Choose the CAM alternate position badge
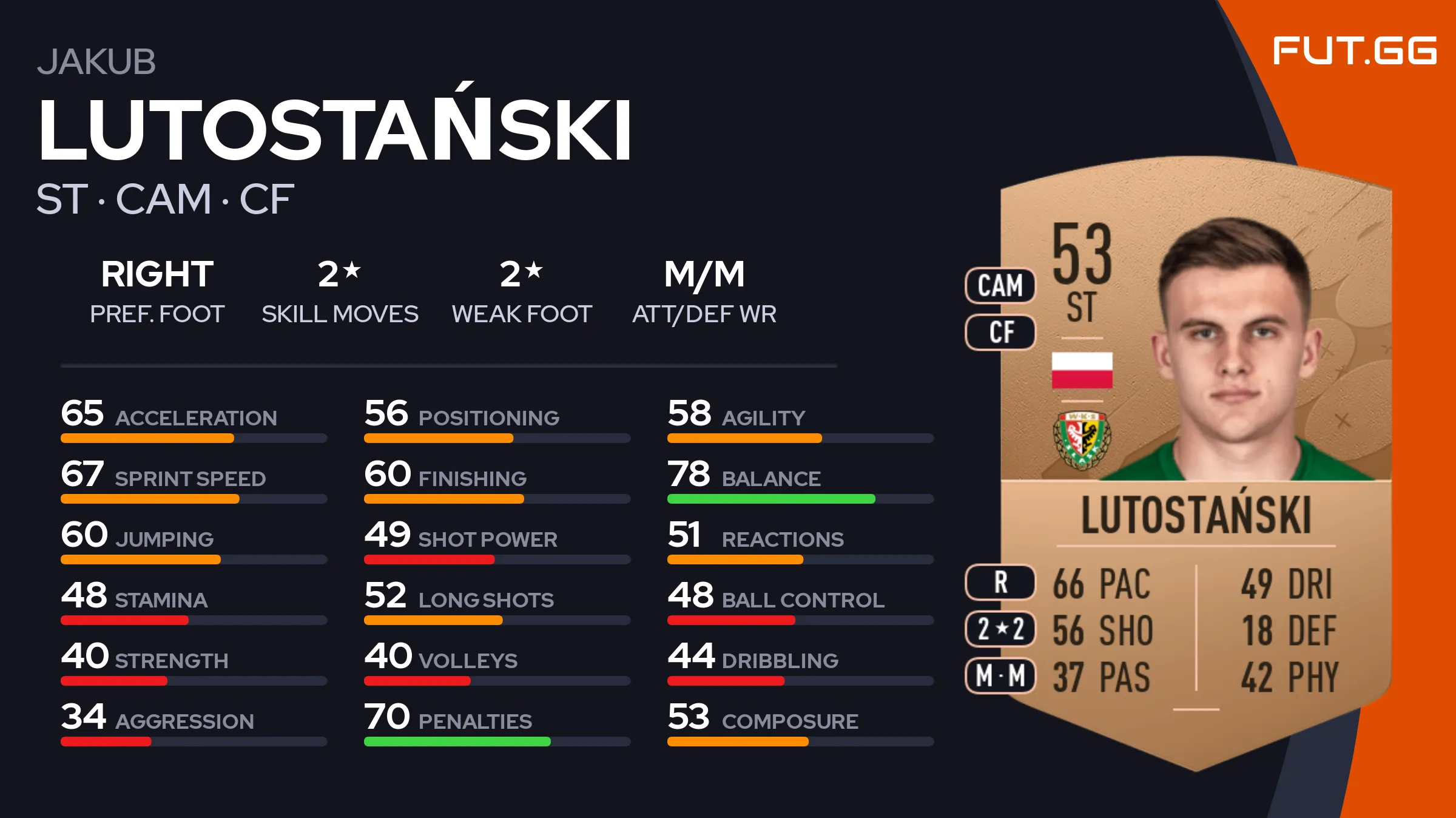 [x=1000, y=285]
